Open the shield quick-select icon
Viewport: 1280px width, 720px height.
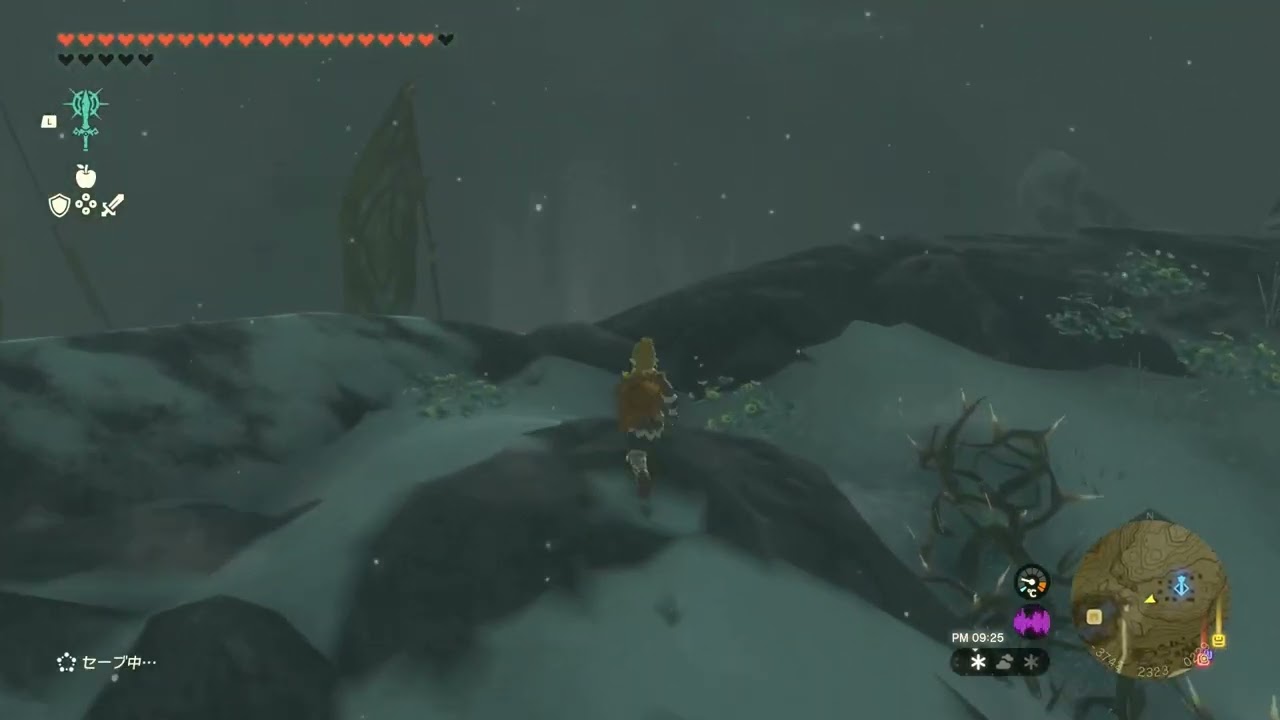click(60, 206)
